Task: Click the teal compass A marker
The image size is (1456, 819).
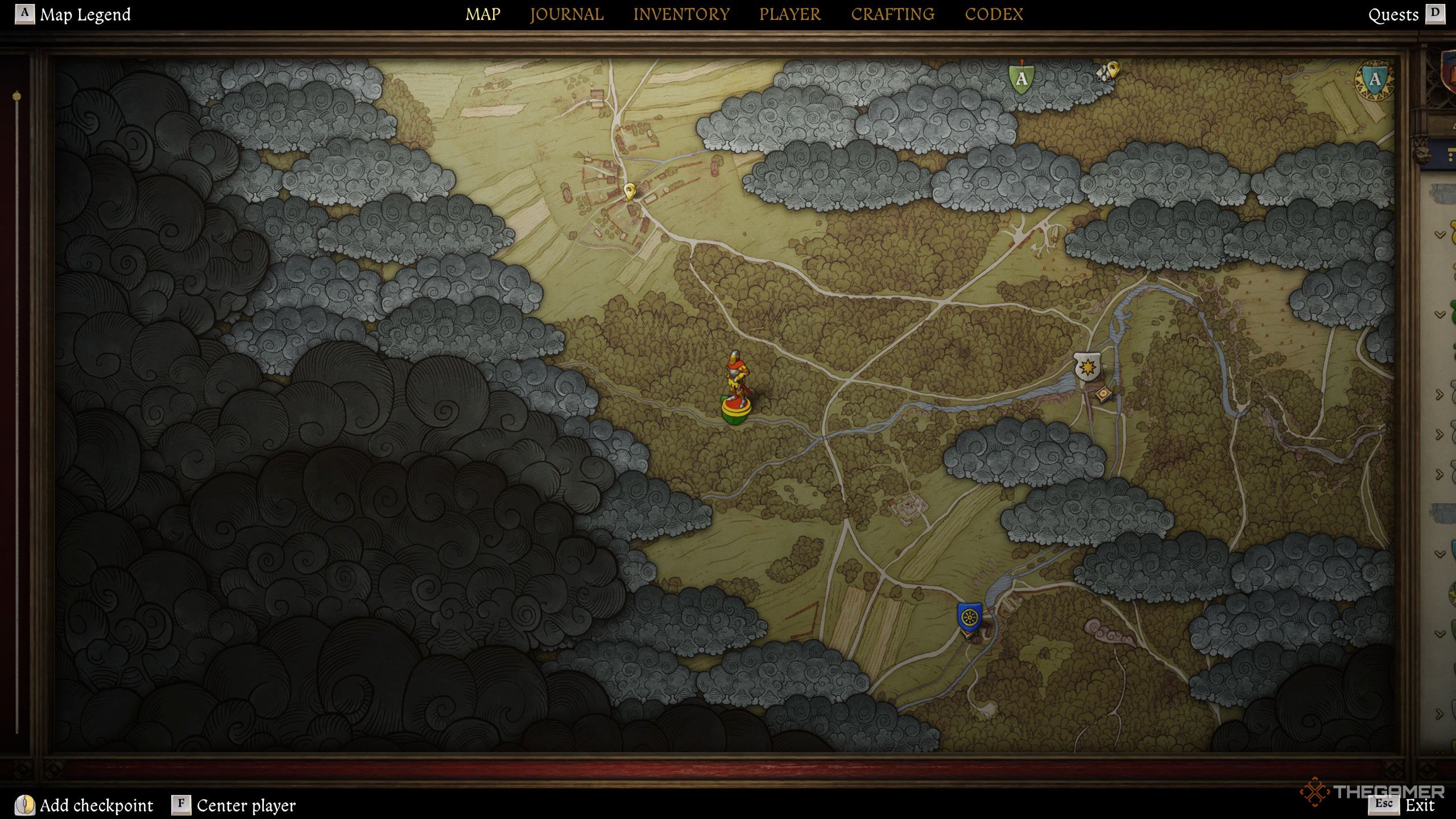Action: coord(1375,80)
